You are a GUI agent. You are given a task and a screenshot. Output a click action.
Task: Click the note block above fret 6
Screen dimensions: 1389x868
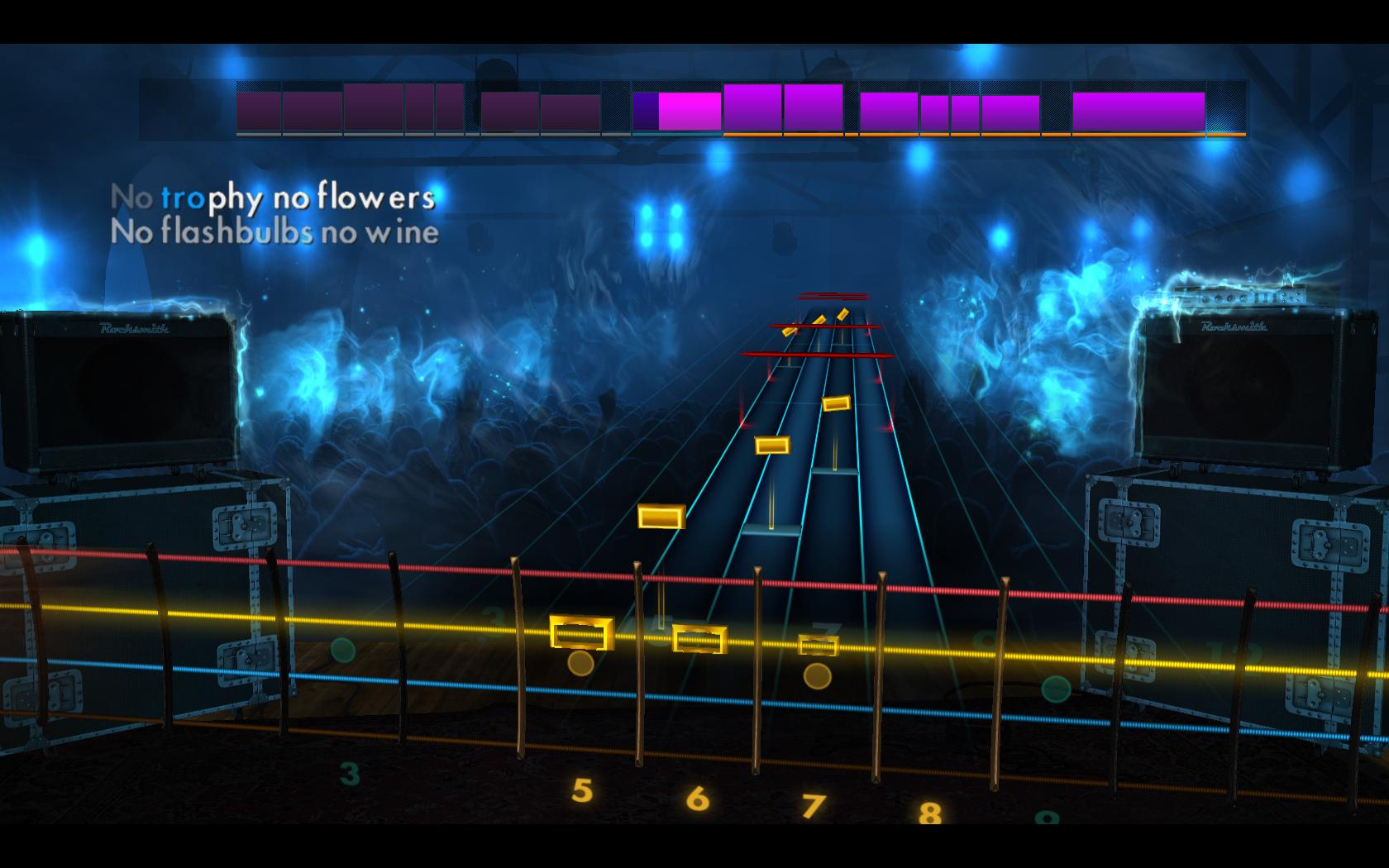tap(699, 638)
